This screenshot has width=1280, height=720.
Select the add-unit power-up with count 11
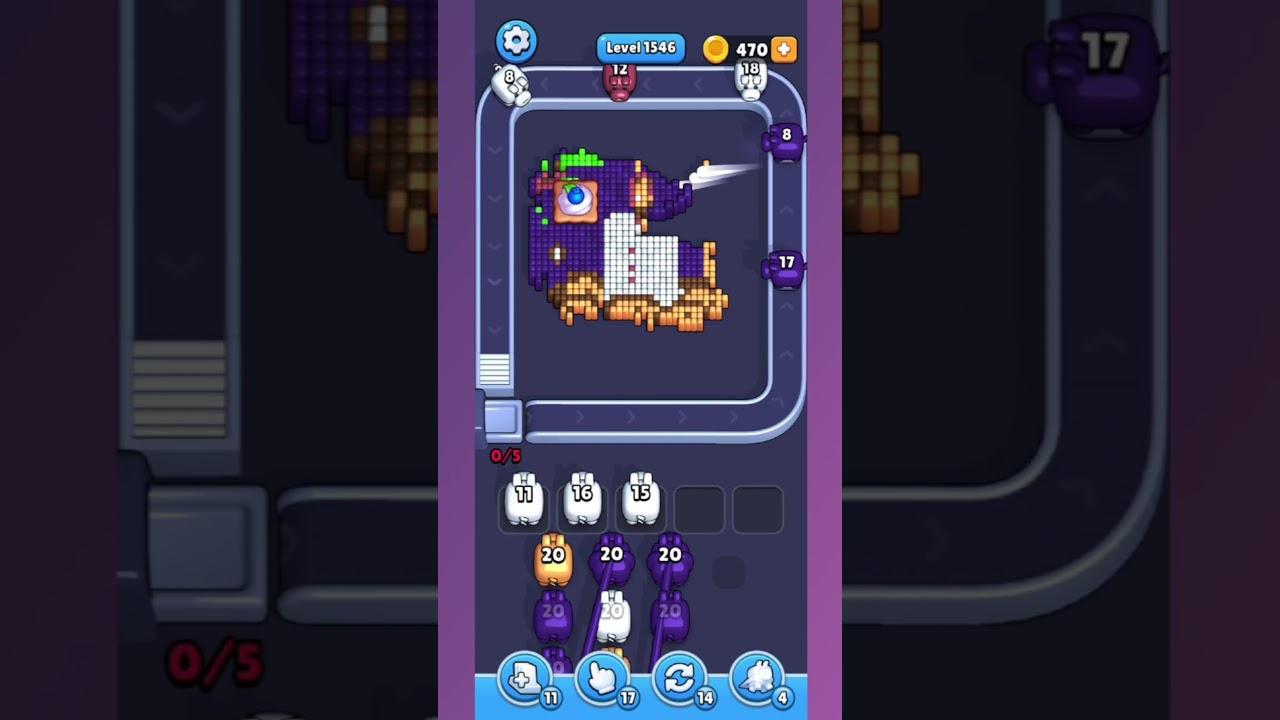[x=525, y=678]
